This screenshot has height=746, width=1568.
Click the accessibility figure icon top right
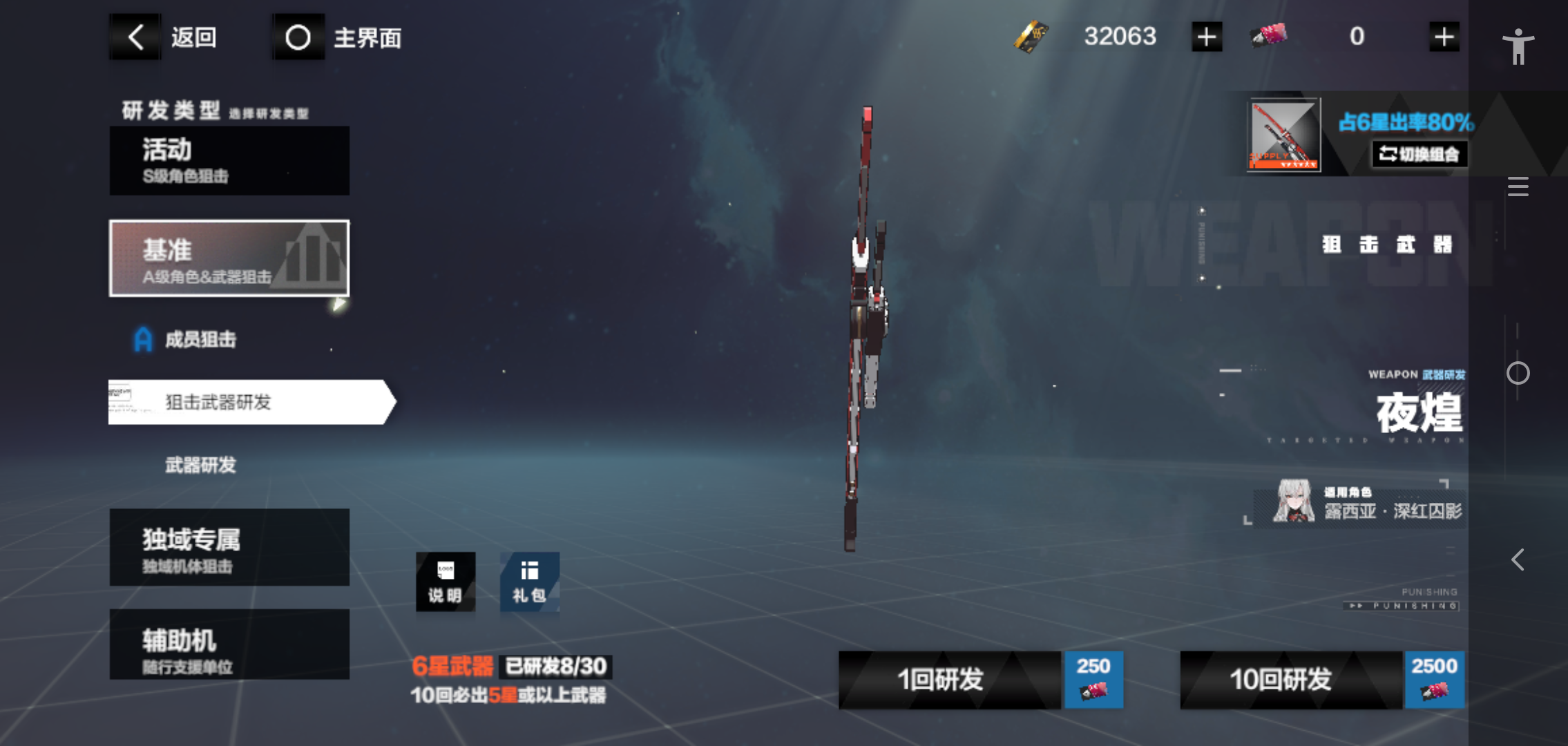pyautogui.click(x=1518, y=46)
